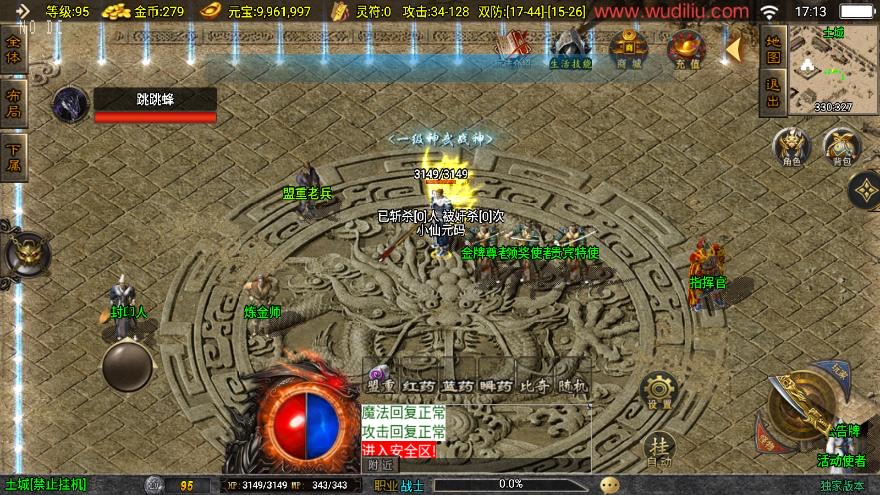Open the 生活技能 life skills menu
The image size is (880, 495).
[x=570, y=50]
